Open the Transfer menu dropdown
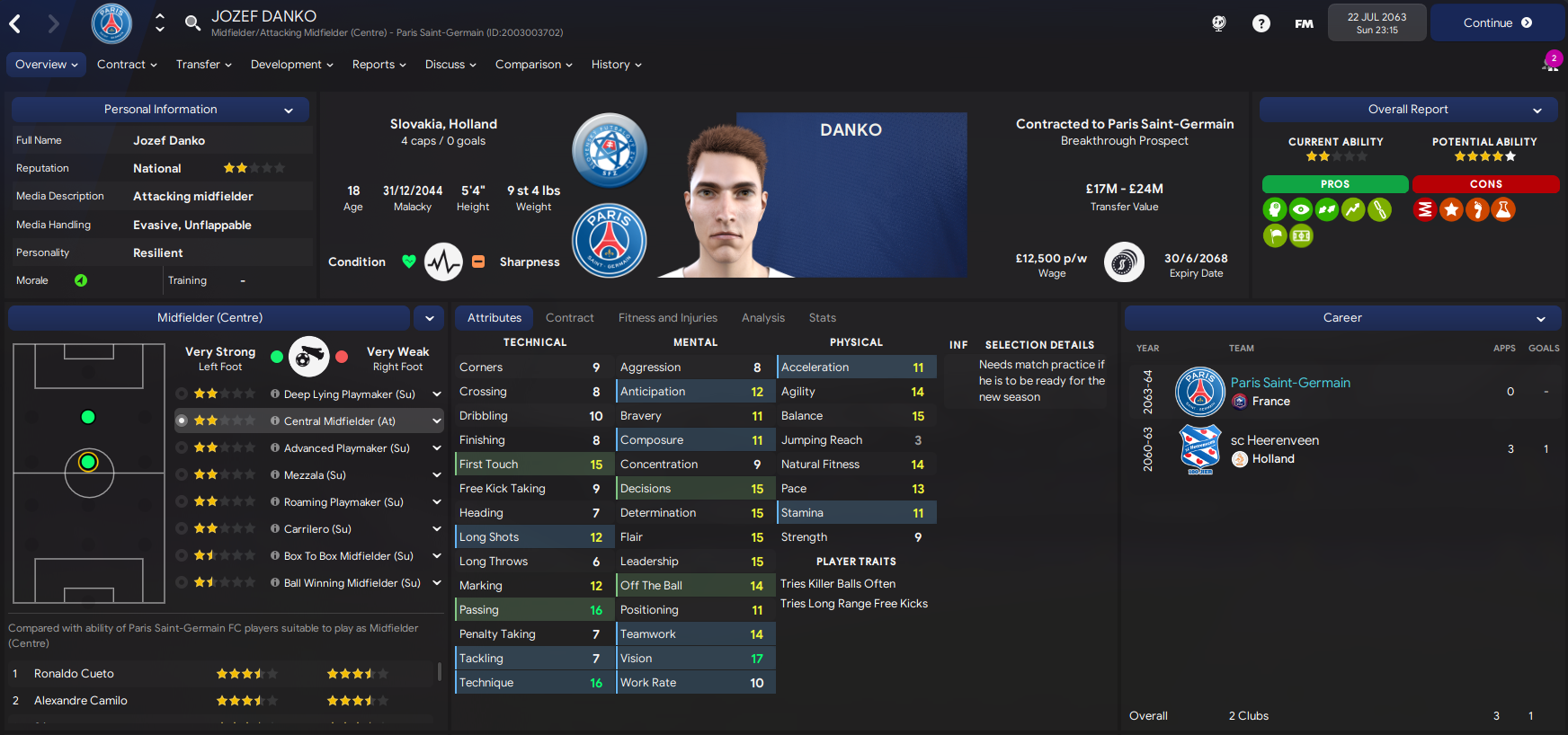The image size is (1568, 735). click(x=203, y=65)
